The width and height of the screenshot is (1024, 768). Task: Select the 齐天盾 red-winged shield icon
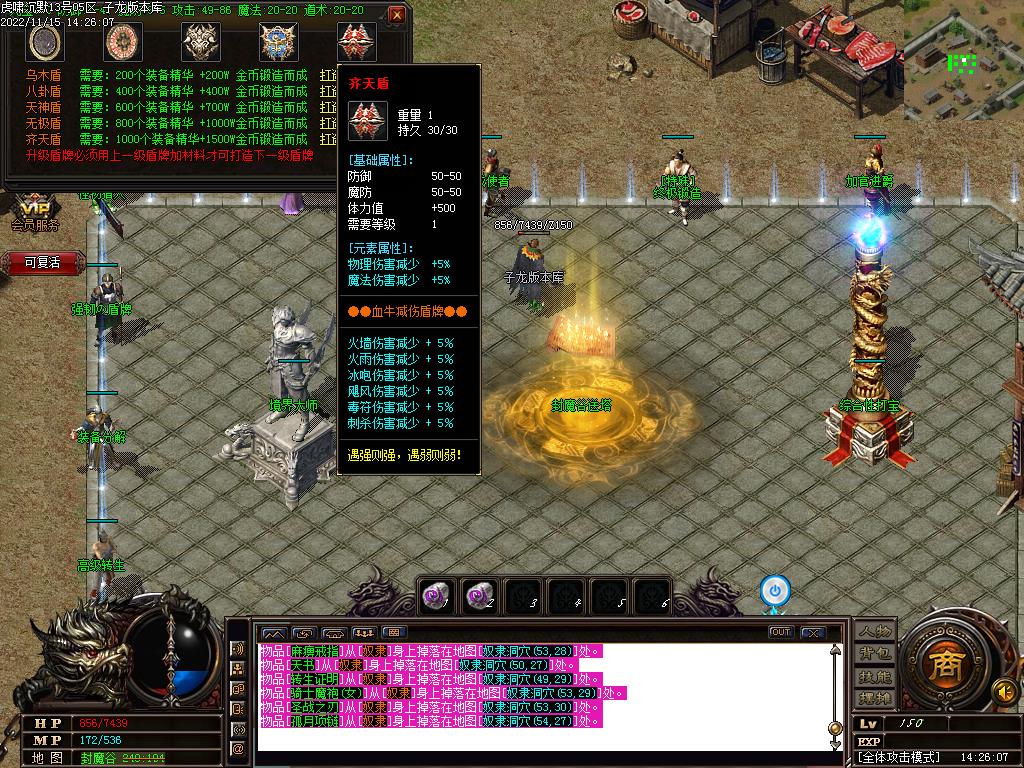point(357,42)
